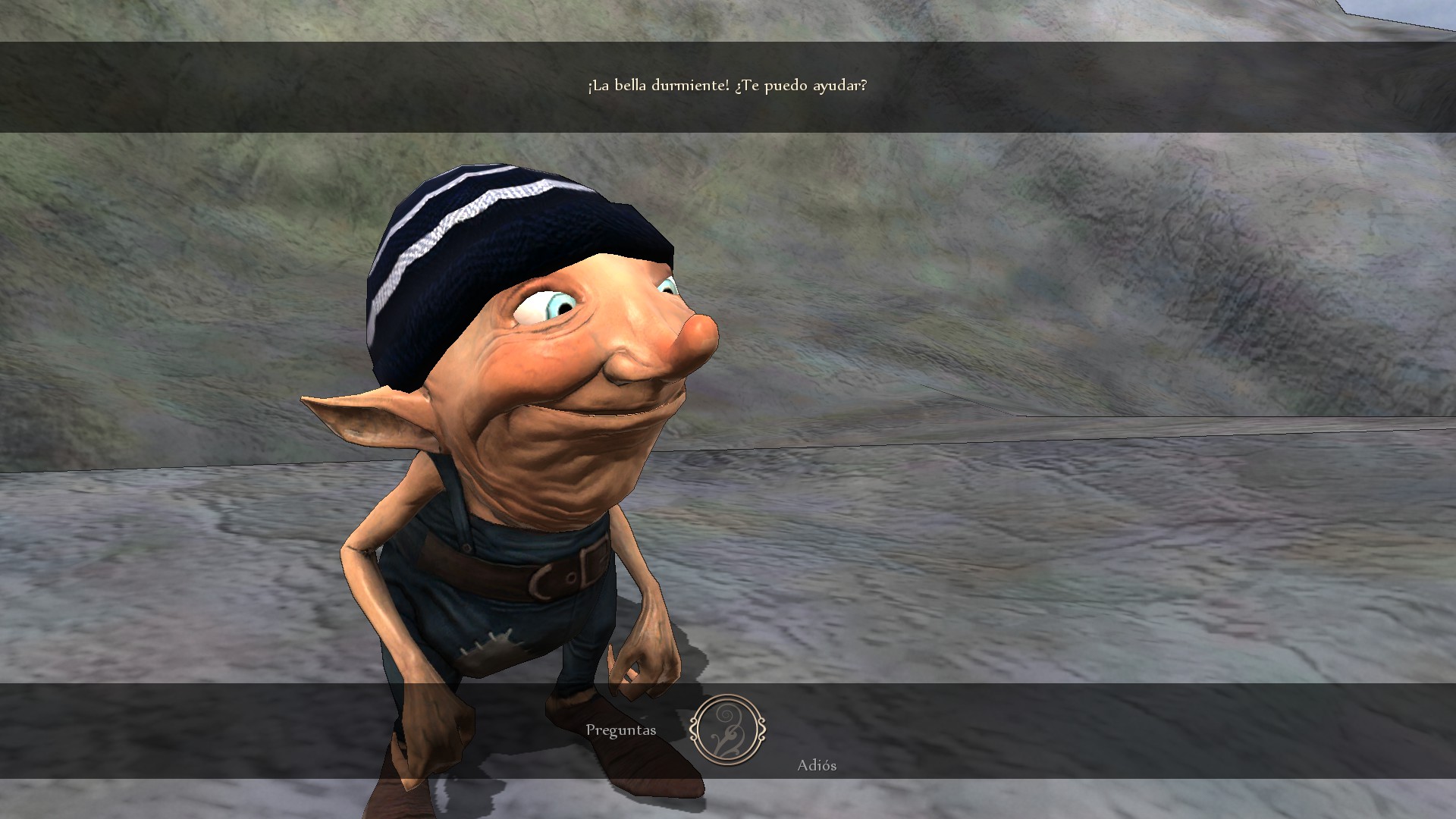Click the ornate dialogue wheel emblem
Image resolution: width=1456 pixels, height=819 pixels.
tap(727, 730)
